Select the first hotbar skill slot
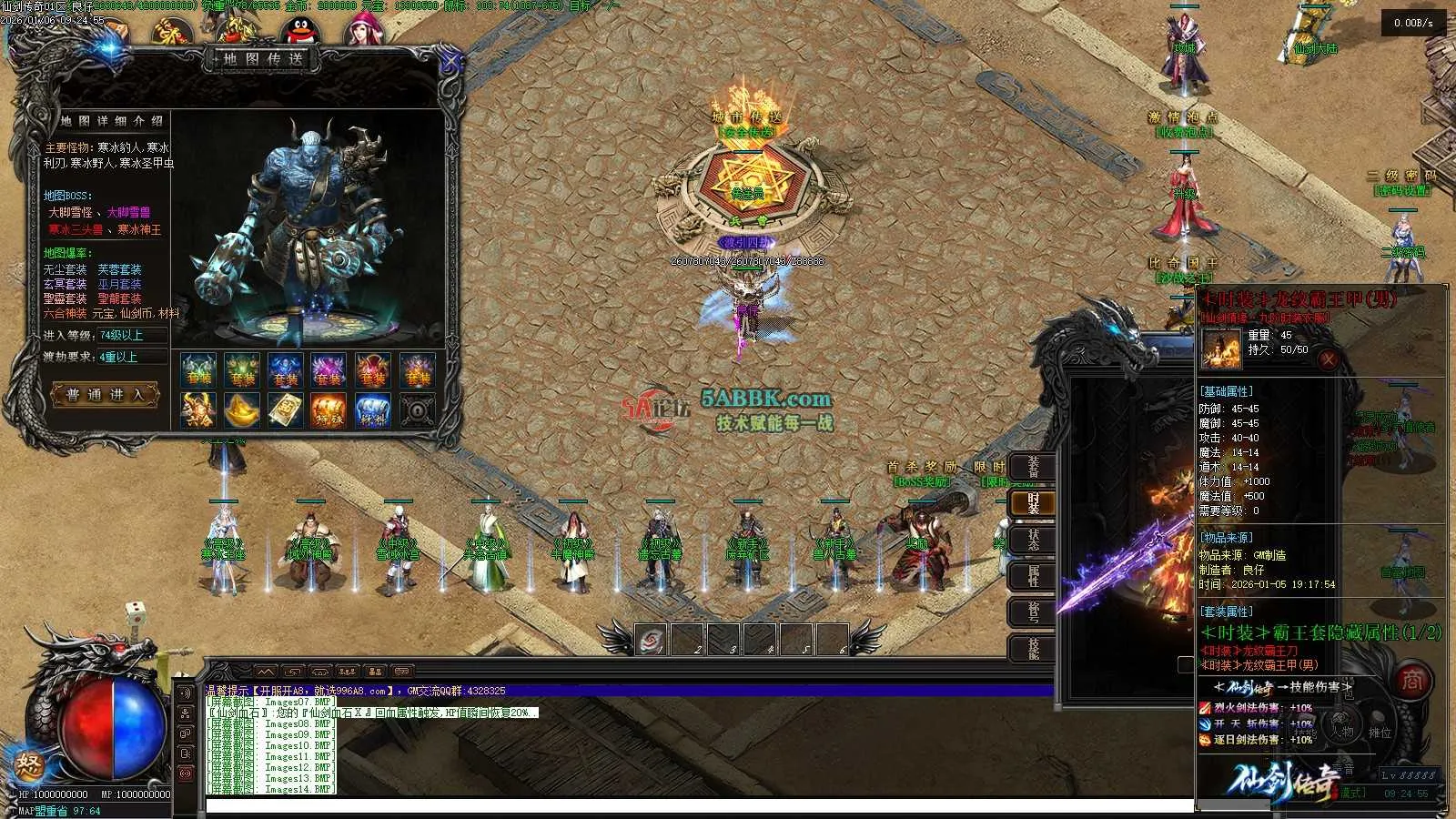 point(651,640)
